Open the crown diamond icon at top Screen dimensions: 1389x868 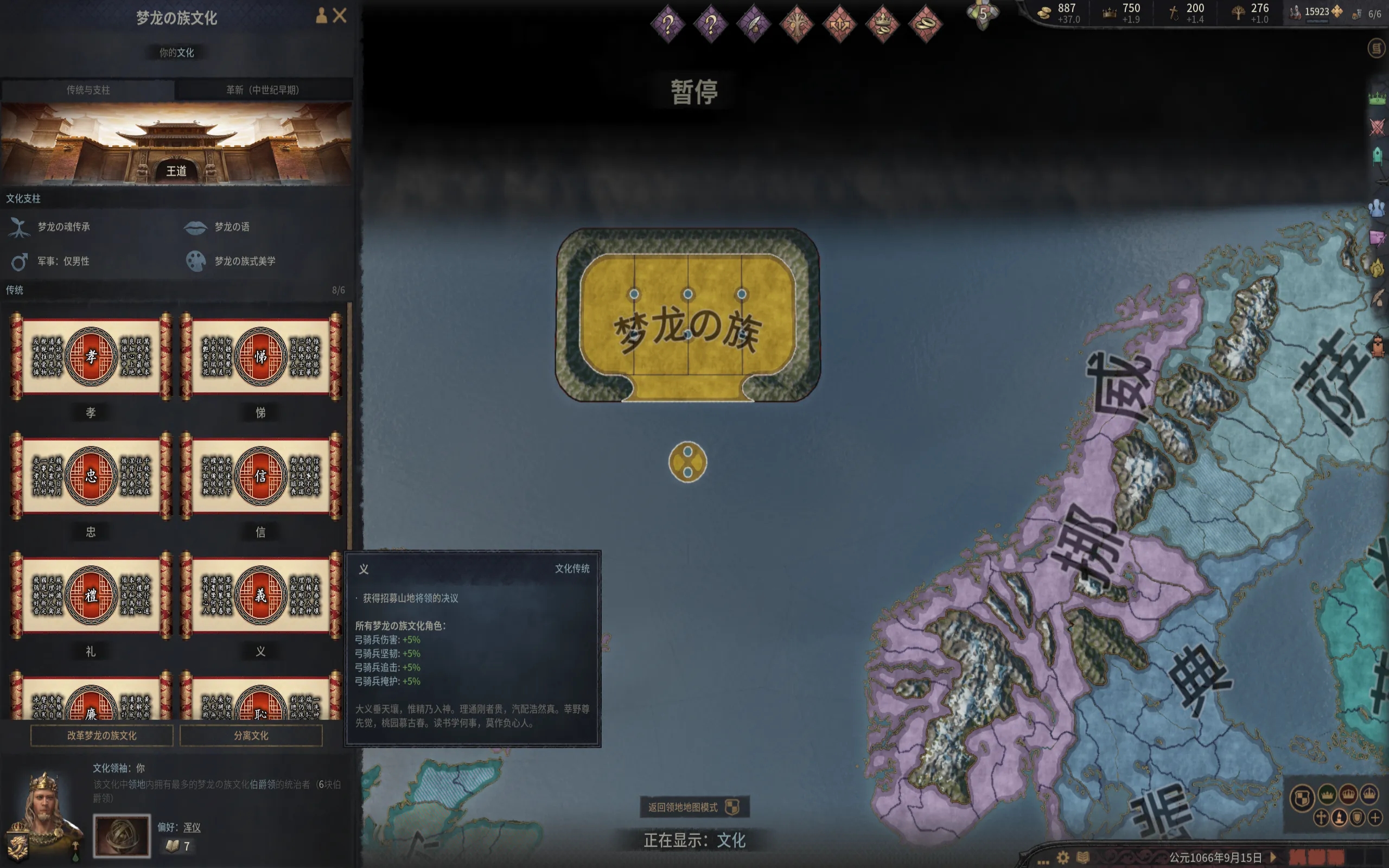point(882,24)
